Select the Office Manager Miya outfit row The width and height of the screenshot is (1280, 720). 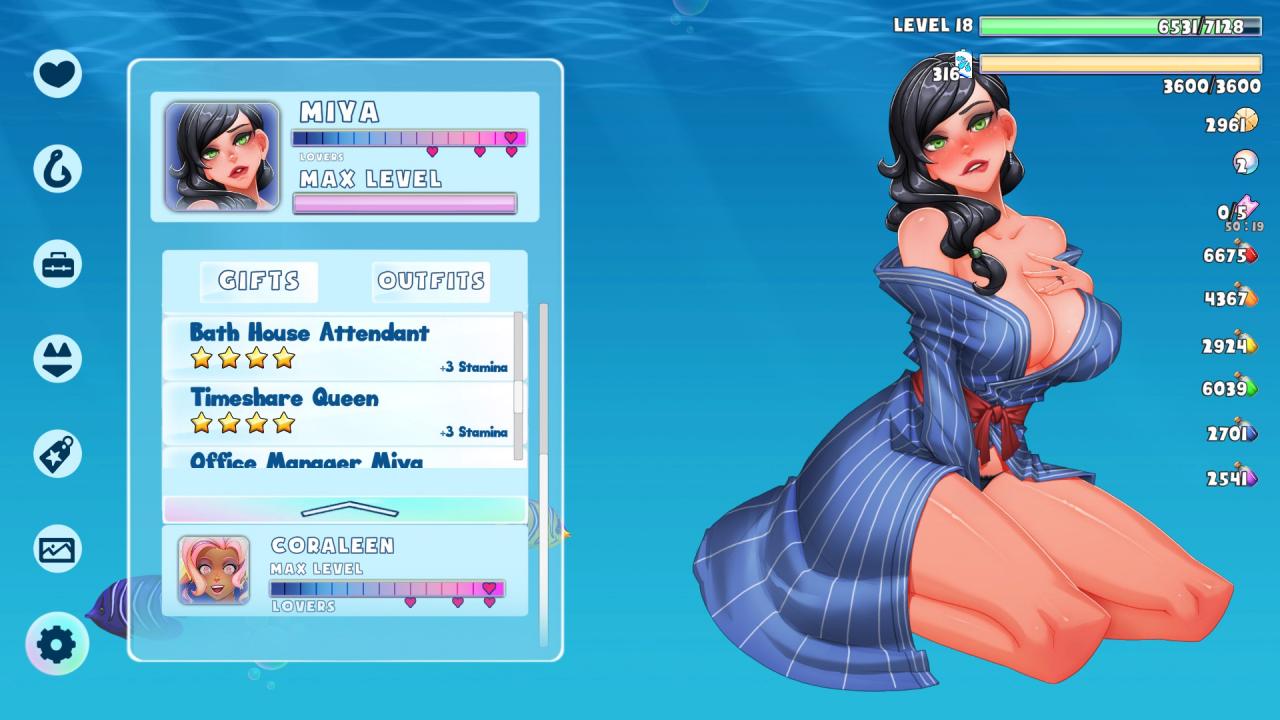340,459
